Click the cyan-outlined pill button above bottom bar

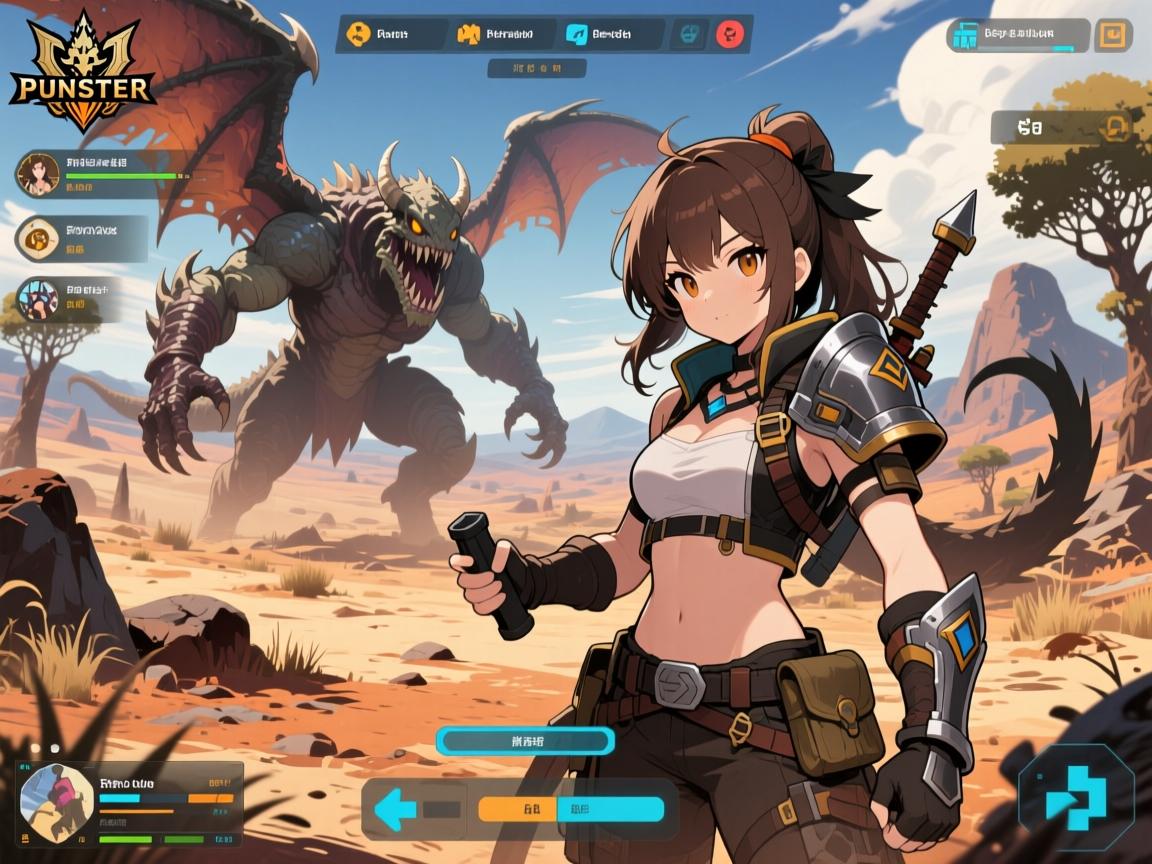[x=525, y=741]
